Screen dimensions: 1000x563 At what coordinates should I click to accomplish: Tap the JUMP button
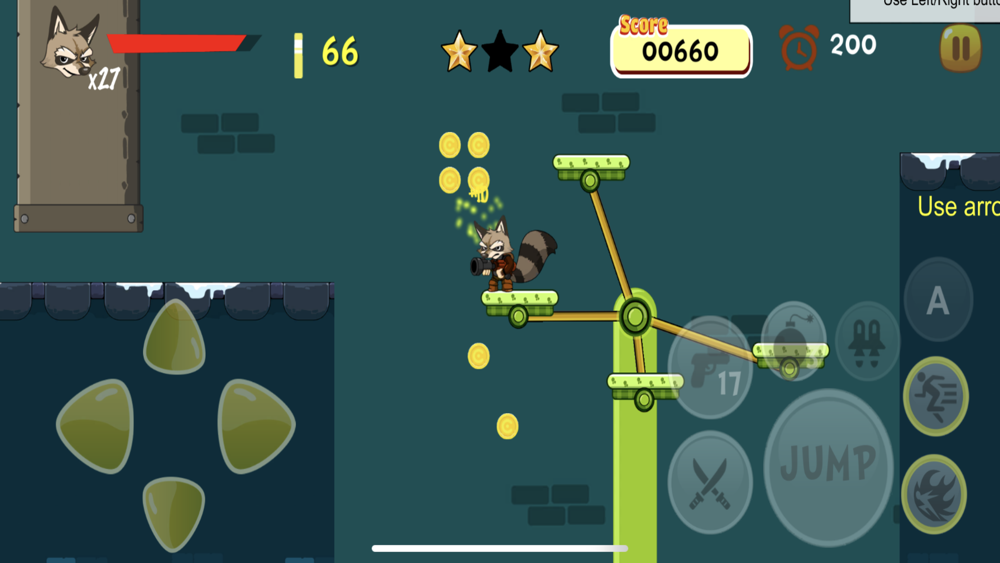(x=827, y=464)
